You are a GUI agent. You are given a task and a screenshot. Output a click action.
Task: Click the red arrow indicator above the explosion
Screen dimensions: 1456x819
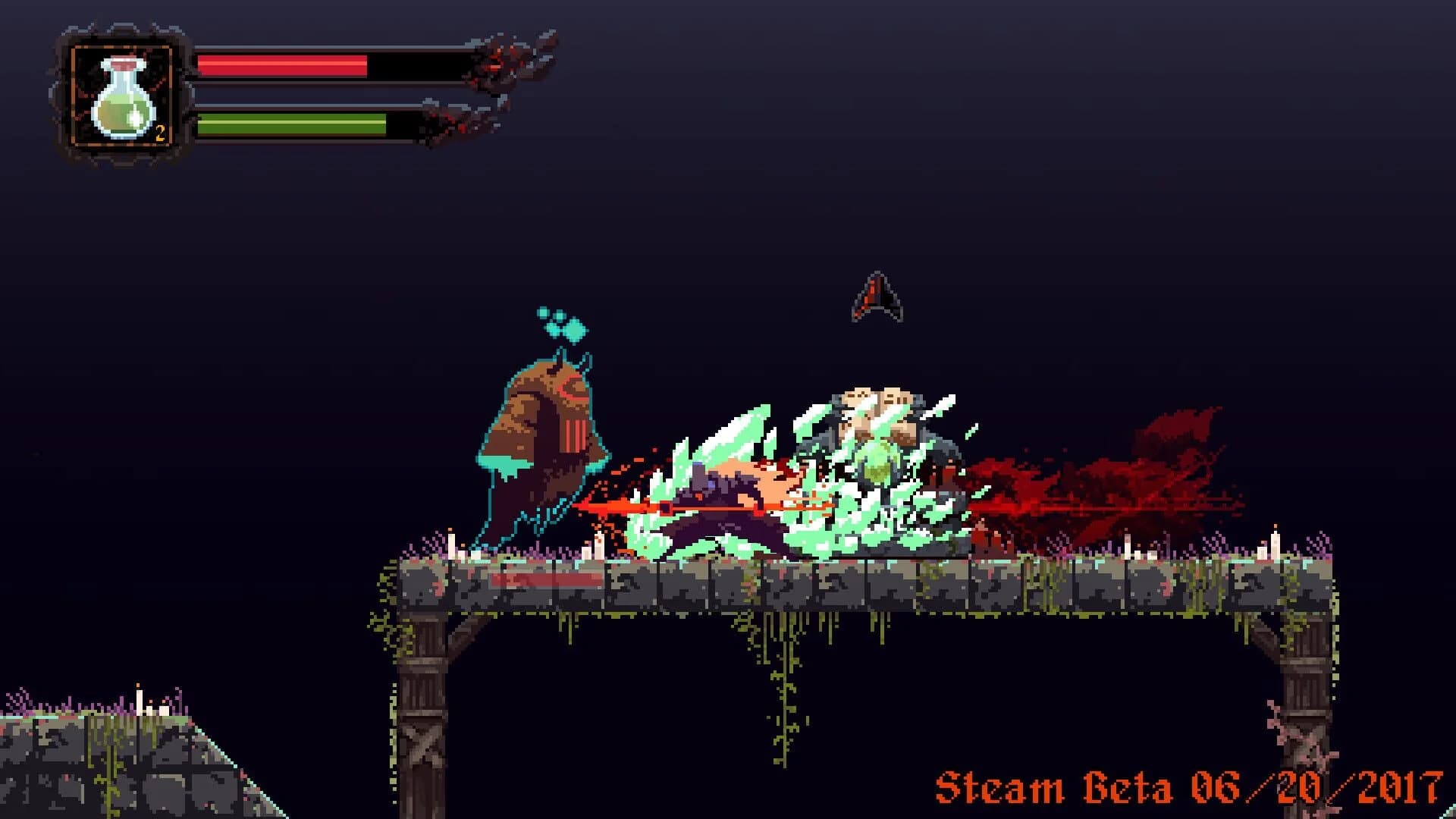(x=877, y=297)
